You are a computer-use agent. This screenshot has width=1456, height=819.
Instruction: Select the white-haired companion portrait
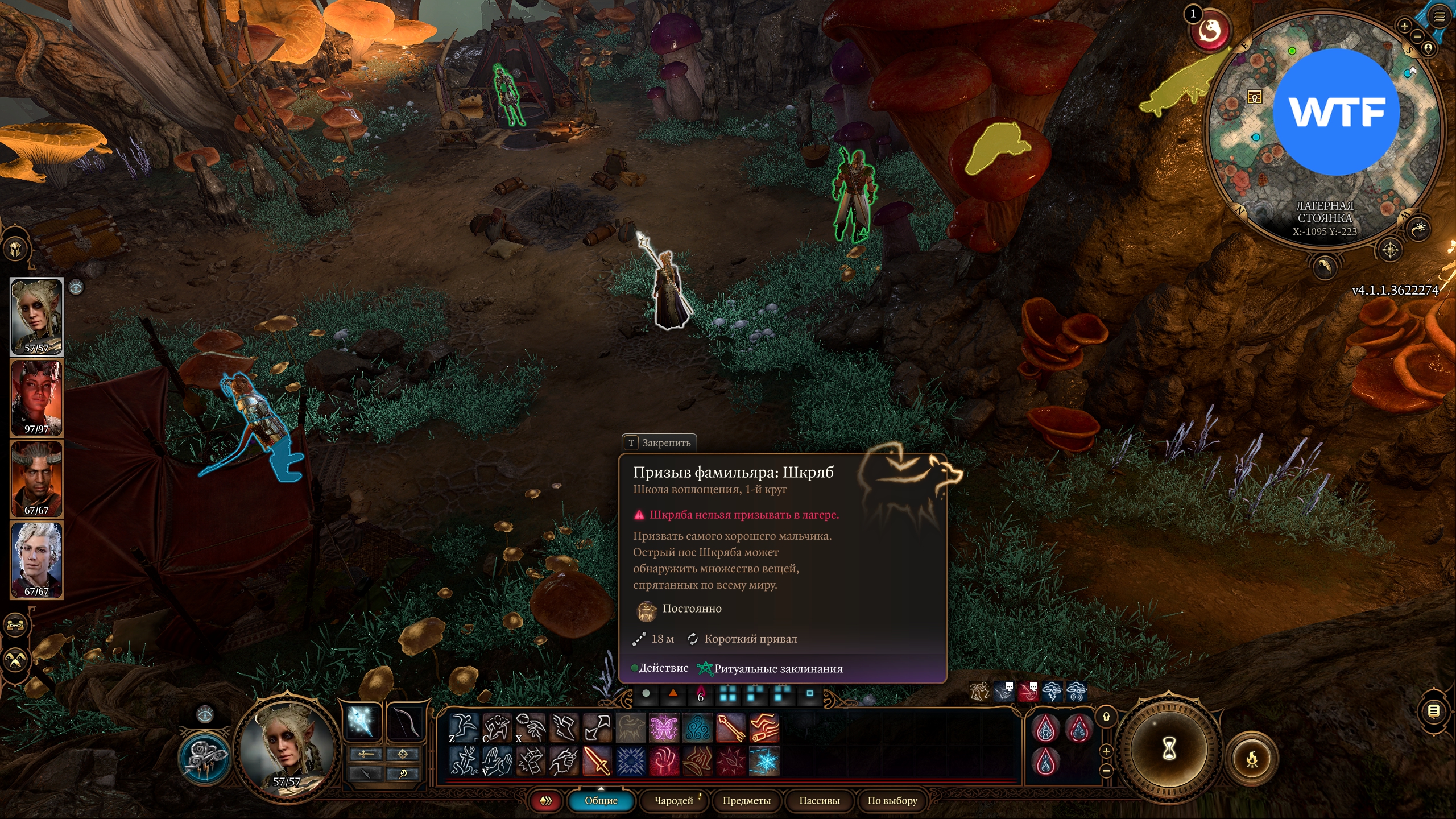point(36,560)
